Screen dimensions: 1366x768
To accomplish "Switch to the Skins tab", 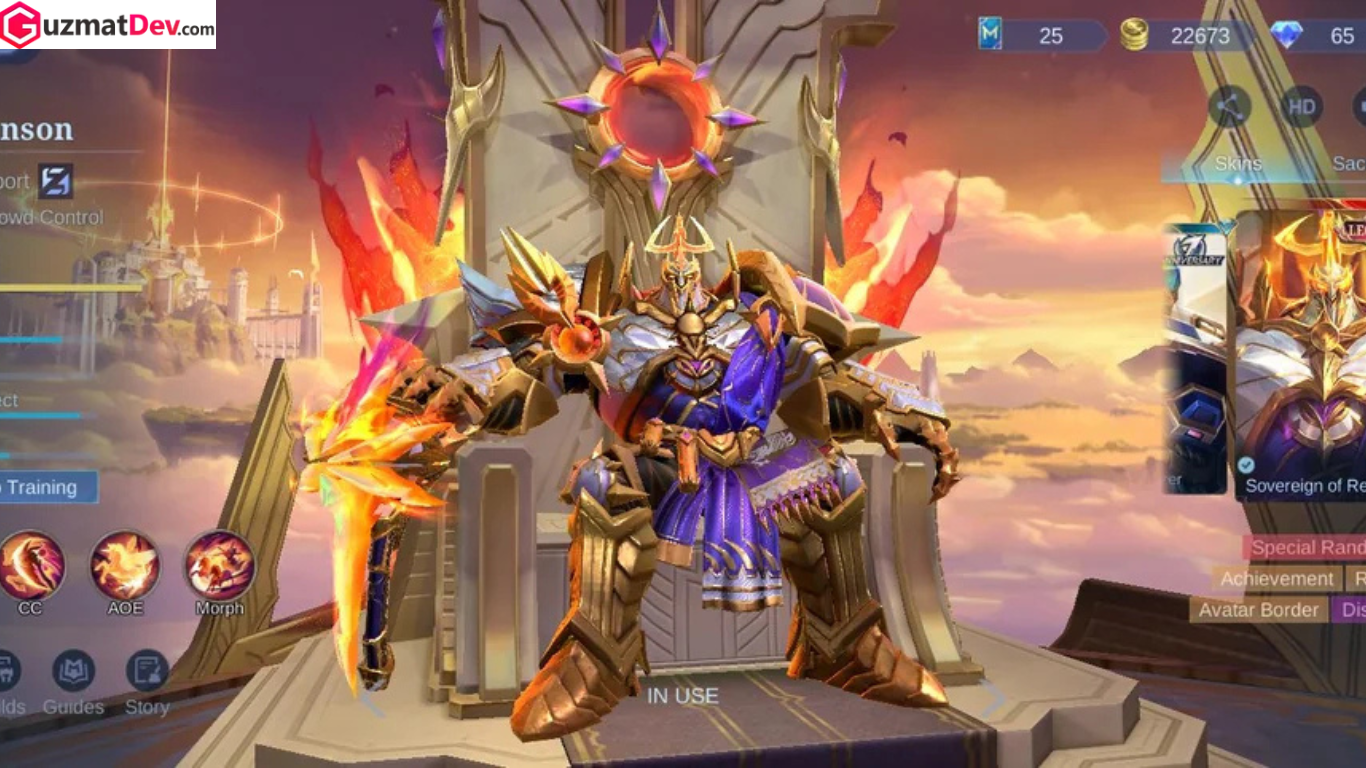I will pos(1239,162).
